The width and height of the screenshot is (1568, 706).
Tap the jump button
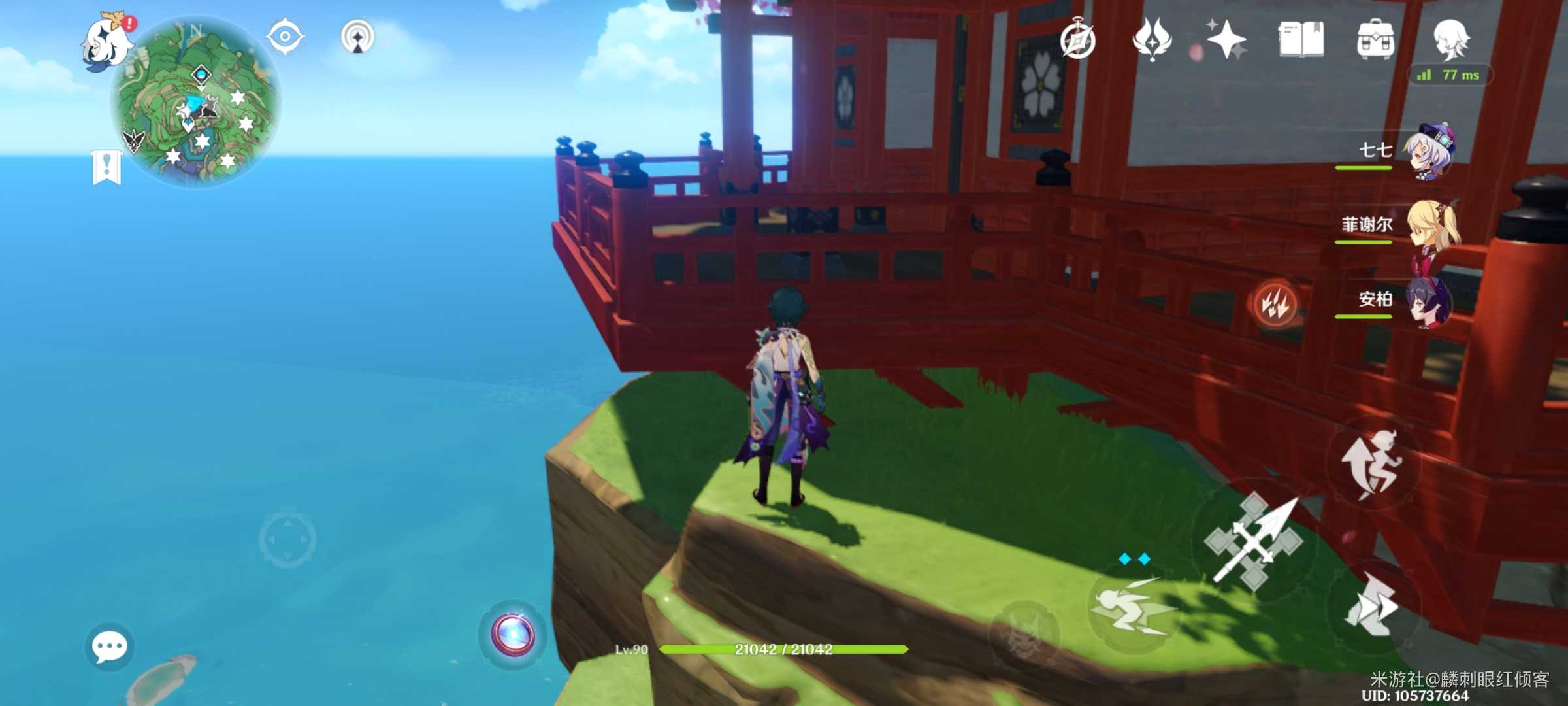click(1372, 463)
